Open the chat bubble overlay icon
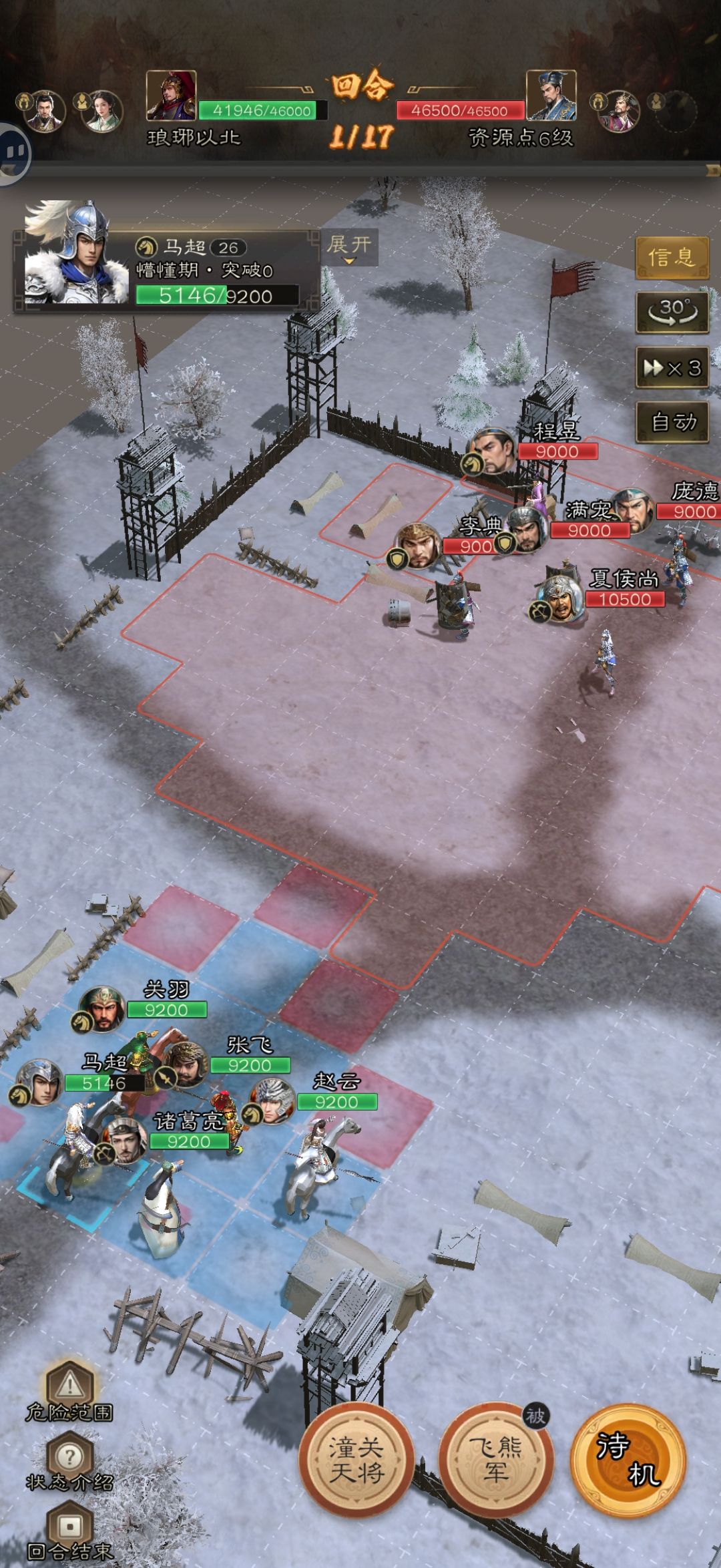The width and height of the screenshot is (721, 1568). click(12, 154)
